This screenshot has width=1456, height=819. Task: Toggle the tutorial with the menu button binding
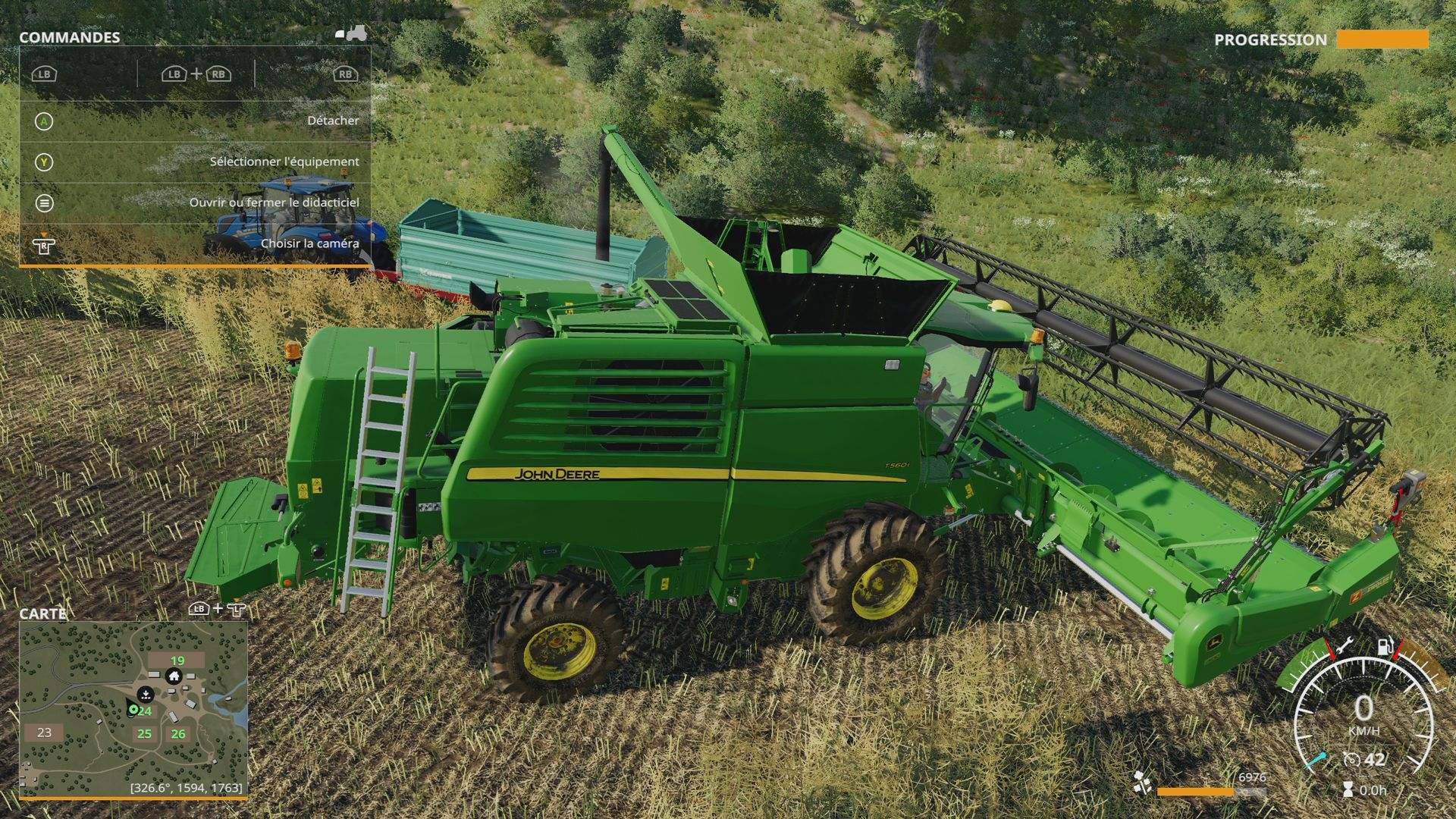43,202
